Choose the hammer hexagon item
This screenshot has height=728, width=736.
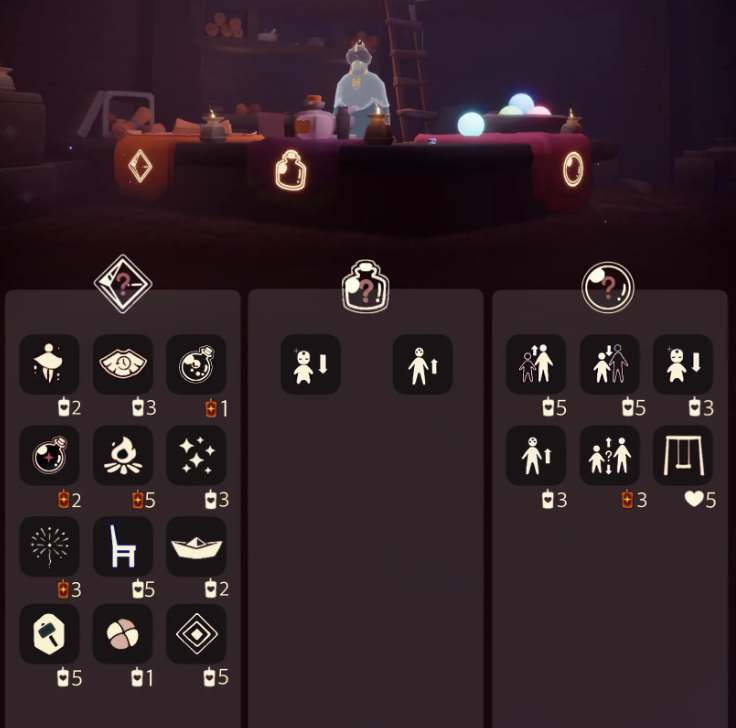[x=49, y=634]
